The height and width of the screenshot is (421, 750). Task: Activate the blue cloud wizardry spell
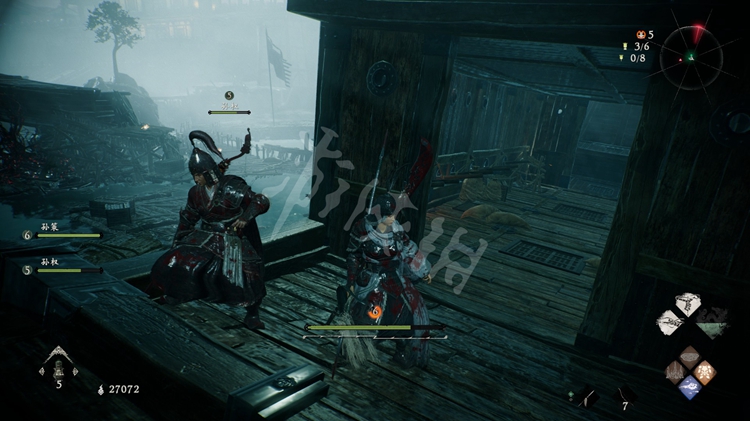(689, 388)
